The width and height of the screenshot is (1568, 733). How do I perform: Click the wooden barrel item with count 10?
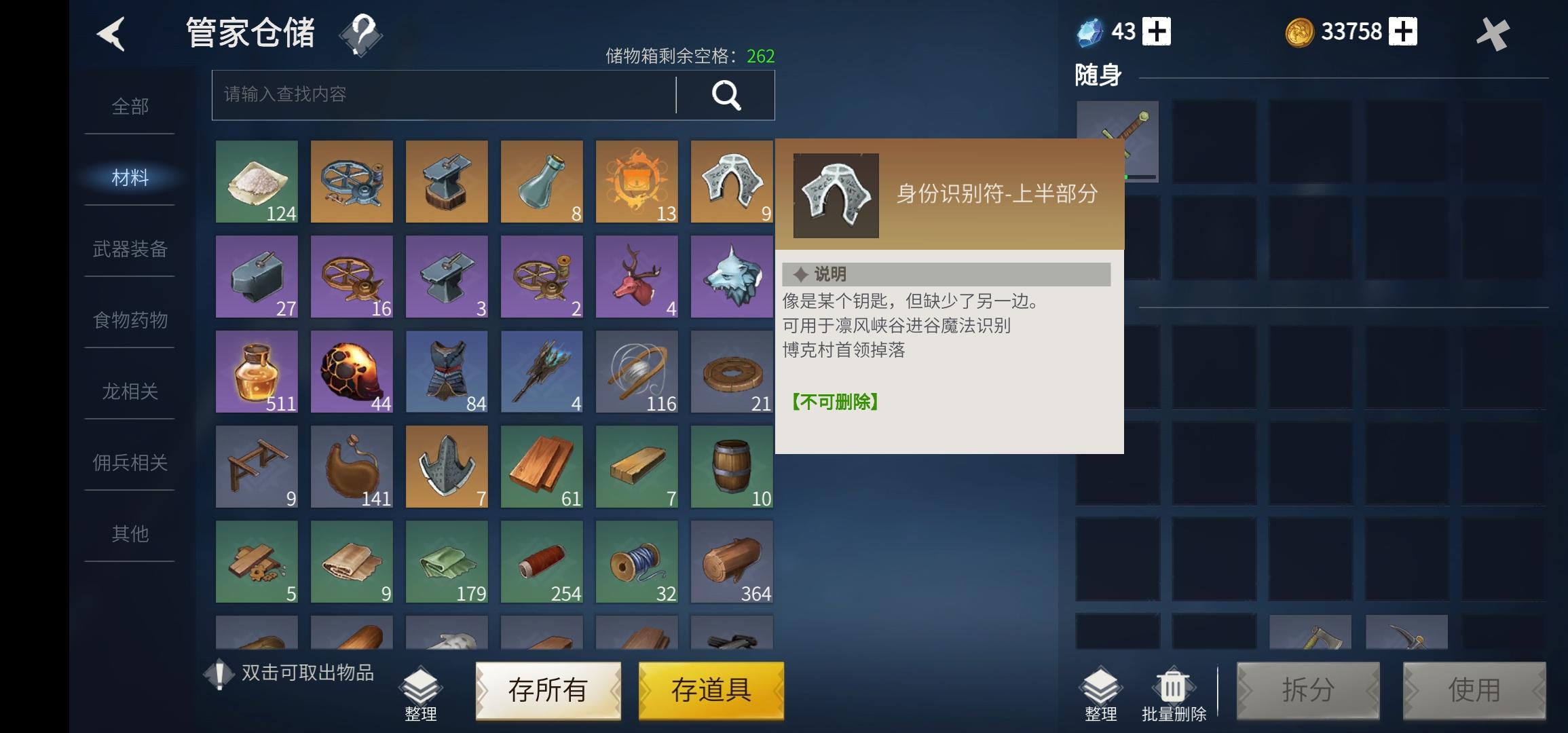732,467
